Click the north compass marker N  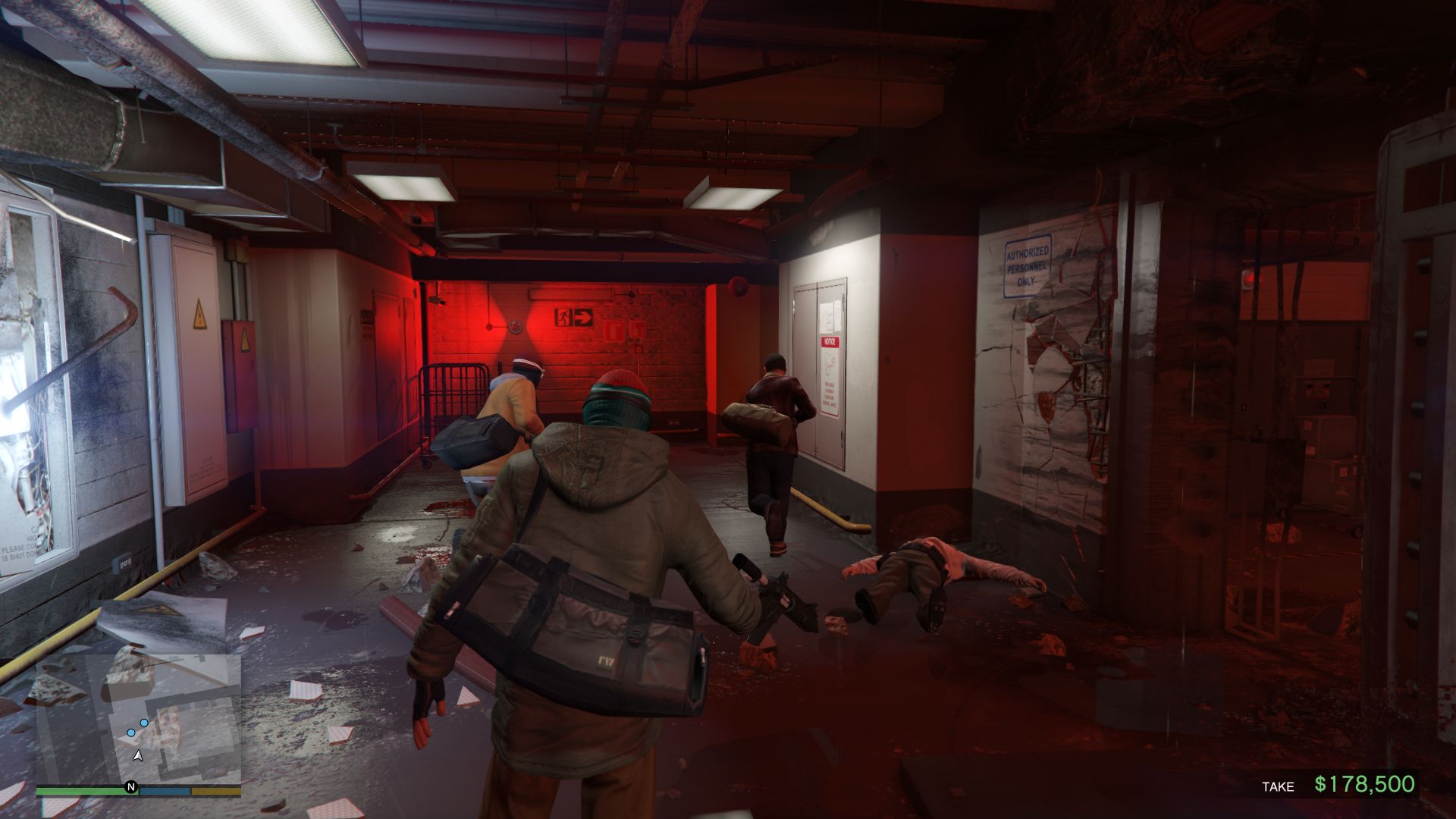pyautogui.click(x=130, y=787)
